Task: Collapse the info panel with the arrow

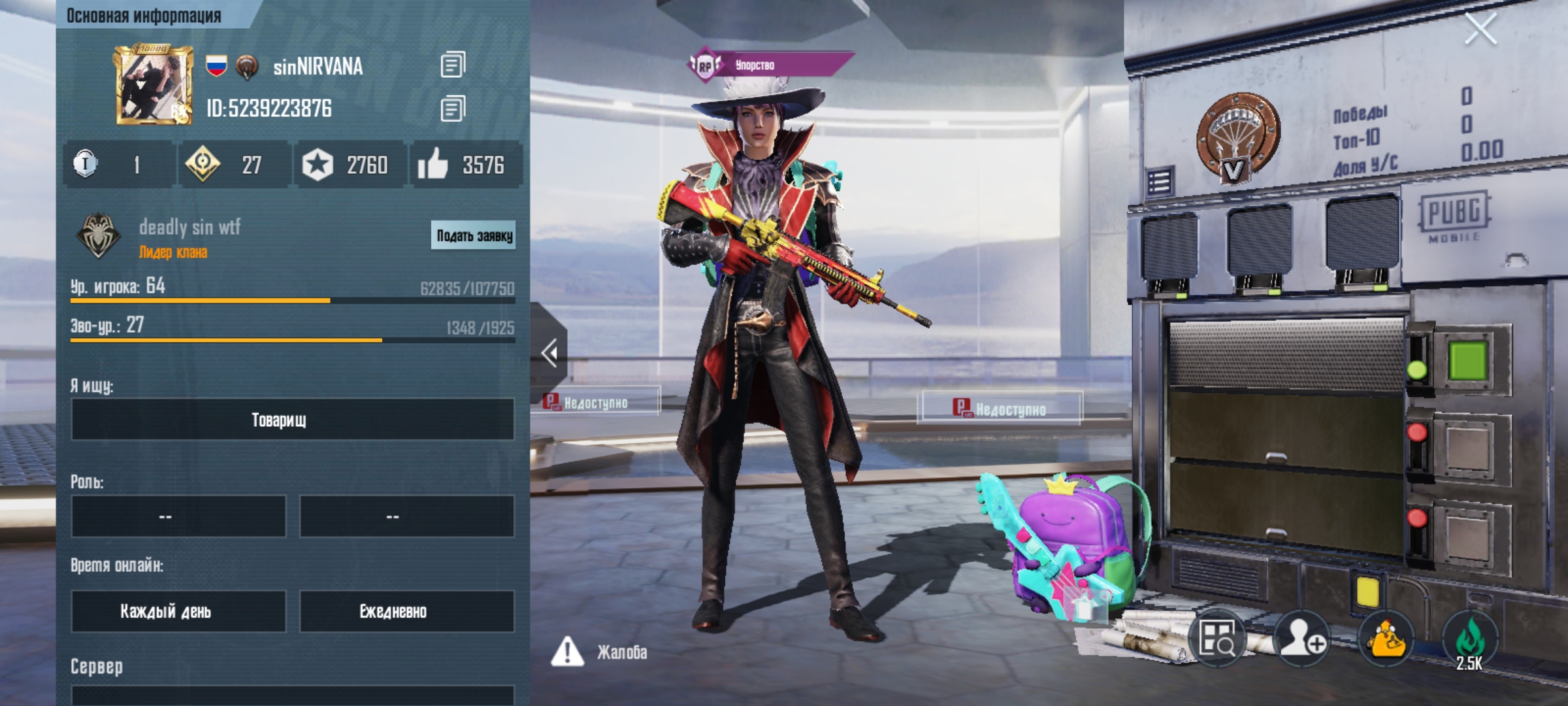Action: (x=549, y=353)
